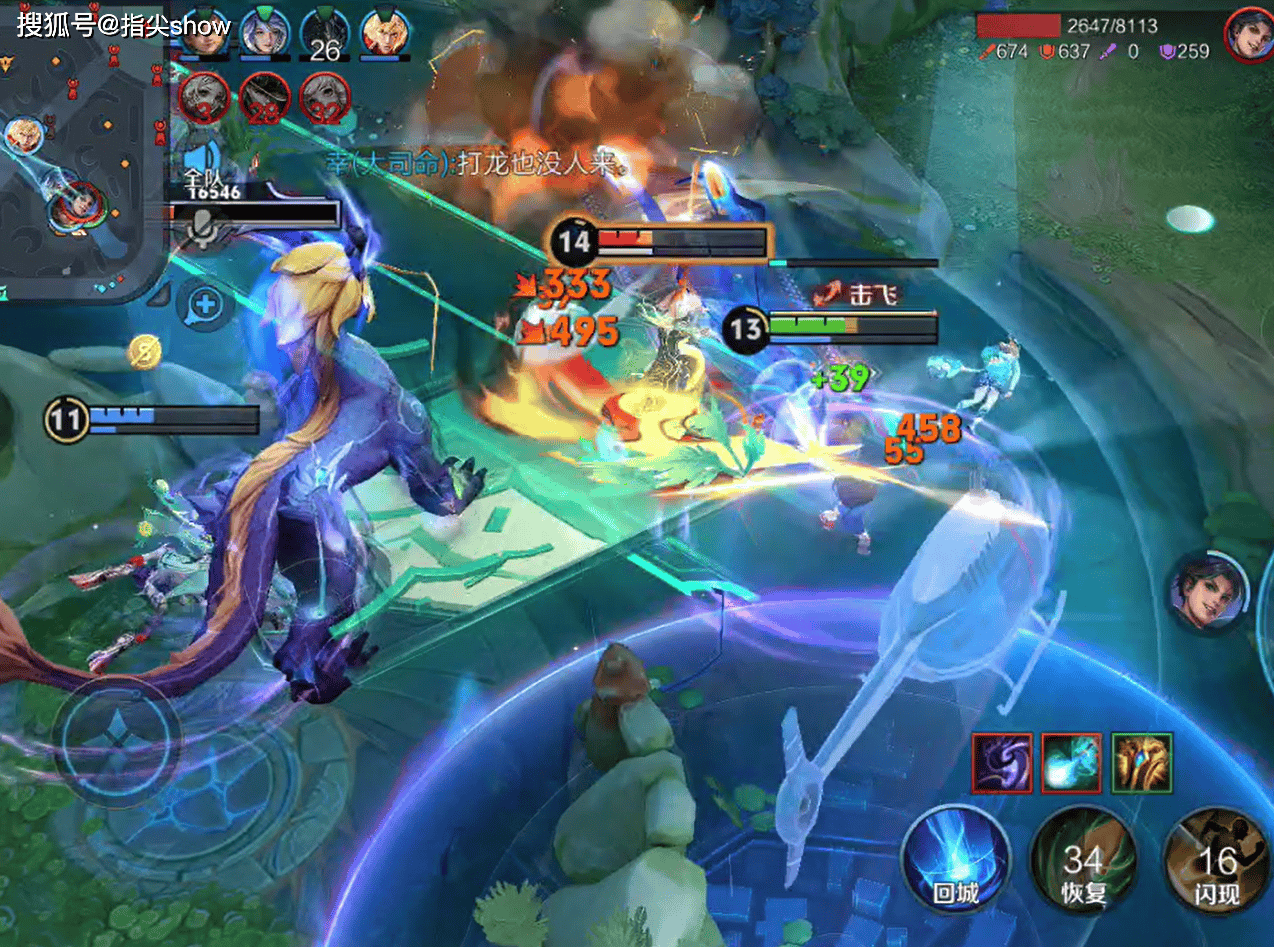
Task: Click the purple swirl buff icon
Action: click(x=1002, y=762)
